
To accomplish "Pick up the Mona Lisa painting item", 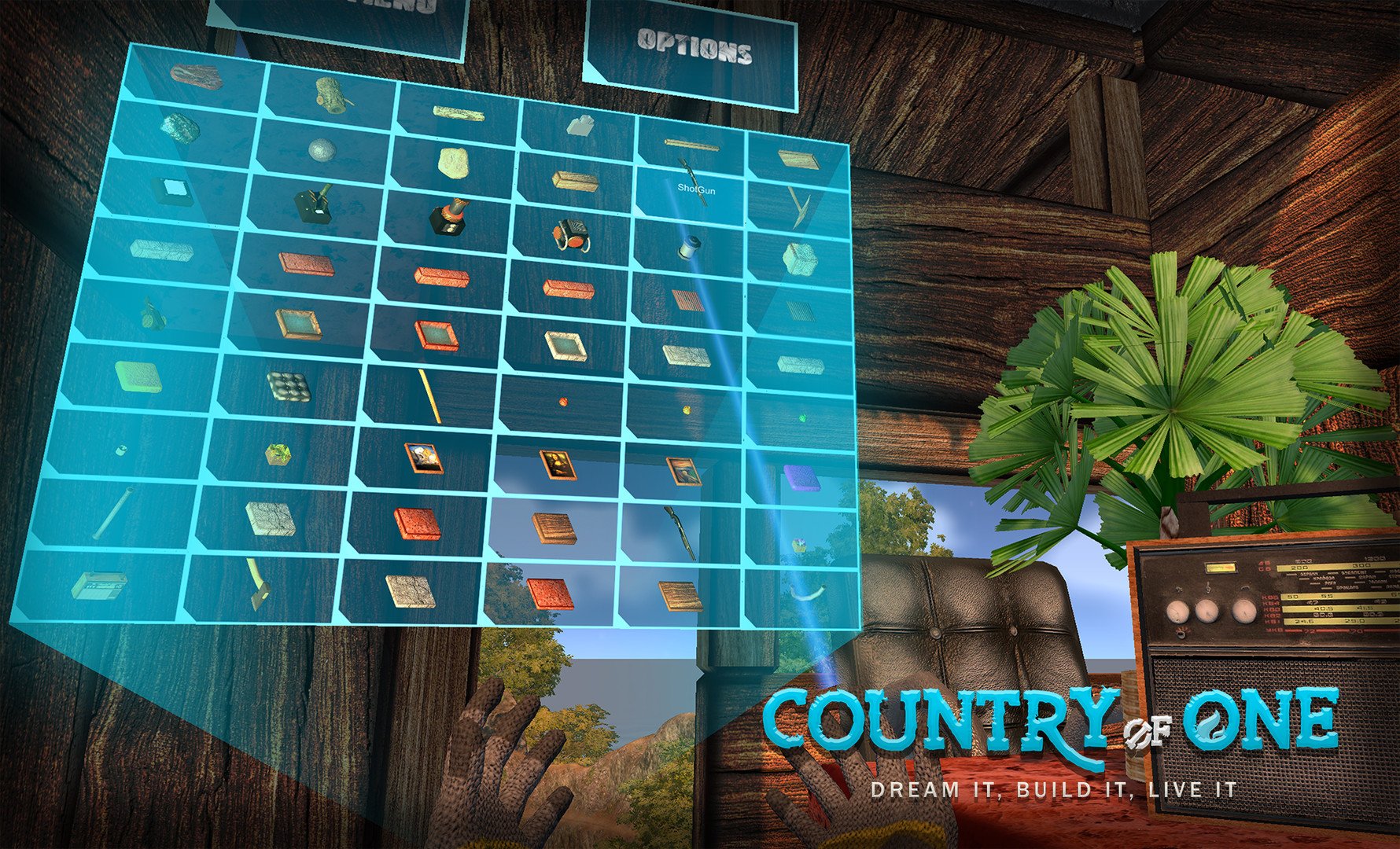I will click(x=558, y=466).
